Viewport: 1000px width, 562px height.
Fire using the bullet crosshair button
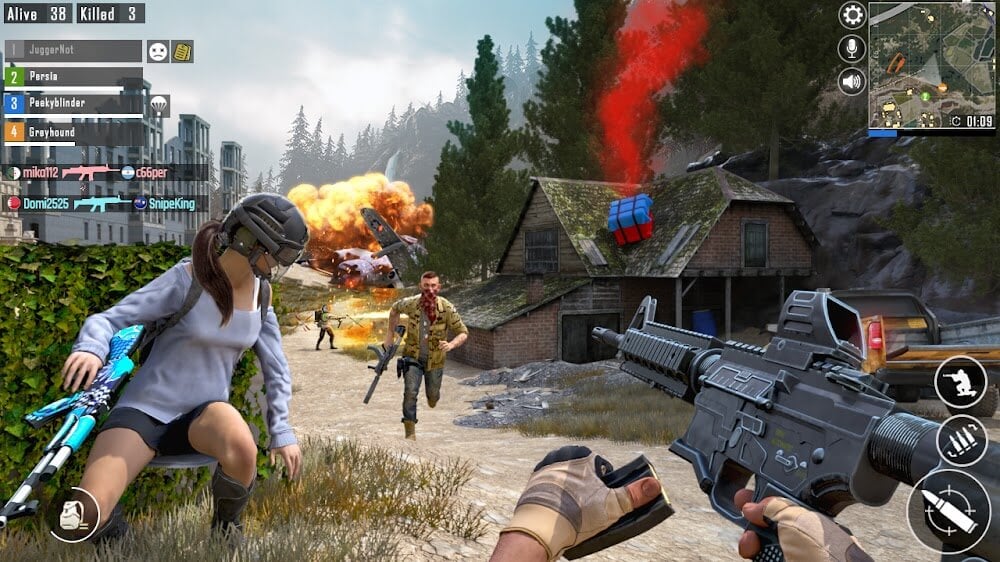pos(947,511)
